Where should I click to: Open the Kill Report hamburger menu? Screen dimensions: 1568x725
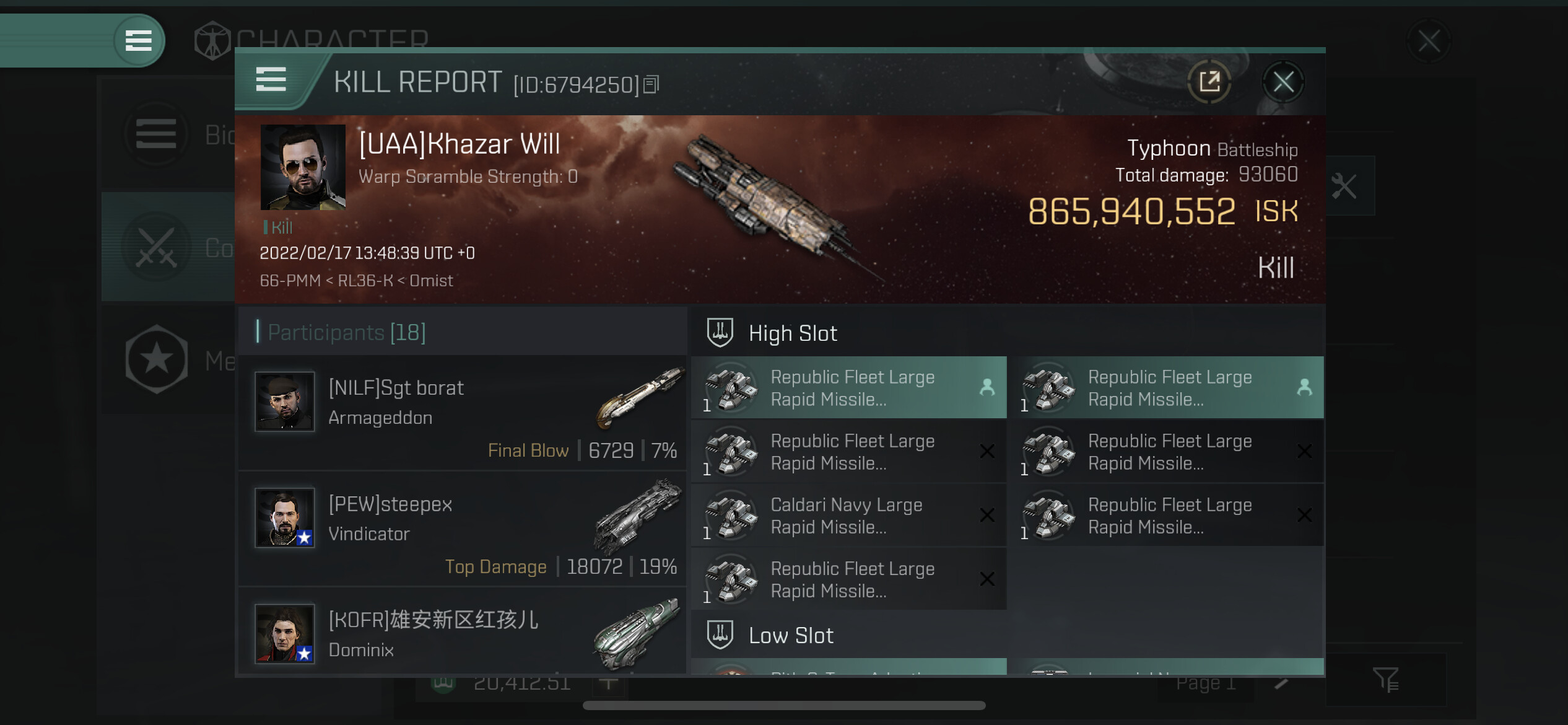click(x=271, y=80)
